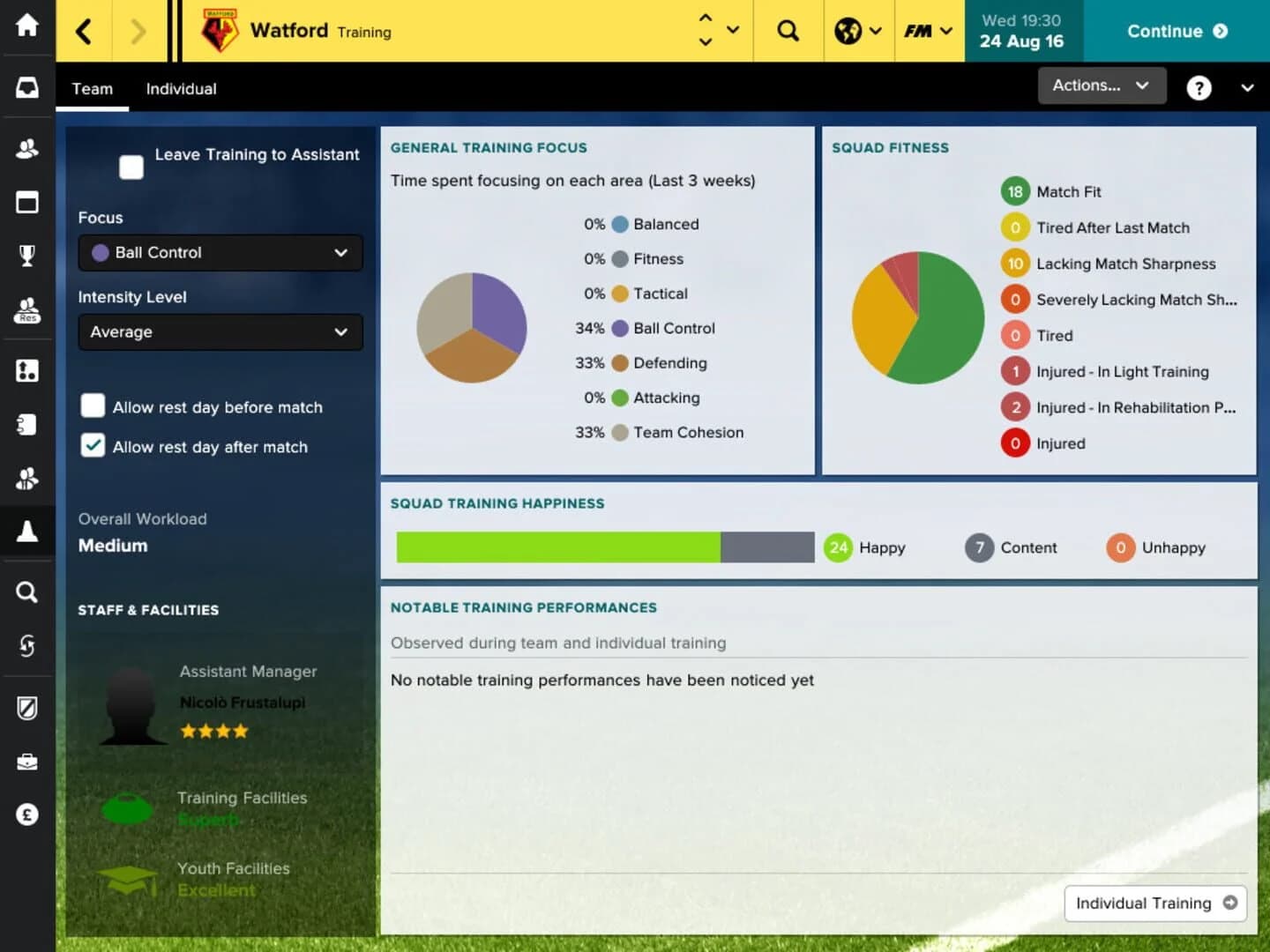Open the Intensity Level dropdown
The height and width of the screenshot is (952, 1270).
(x=220, y=332)
